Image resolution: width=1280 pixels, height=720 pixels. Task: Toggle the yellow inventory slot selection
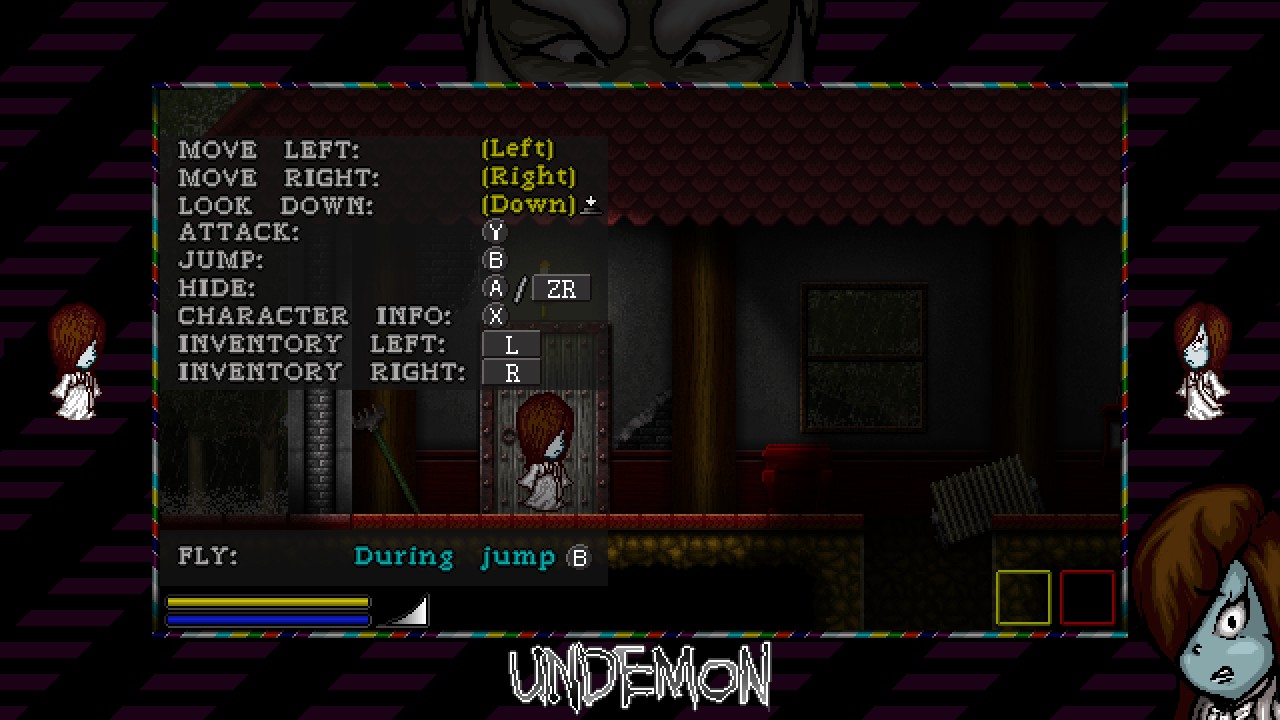(x=1022, y=597)
